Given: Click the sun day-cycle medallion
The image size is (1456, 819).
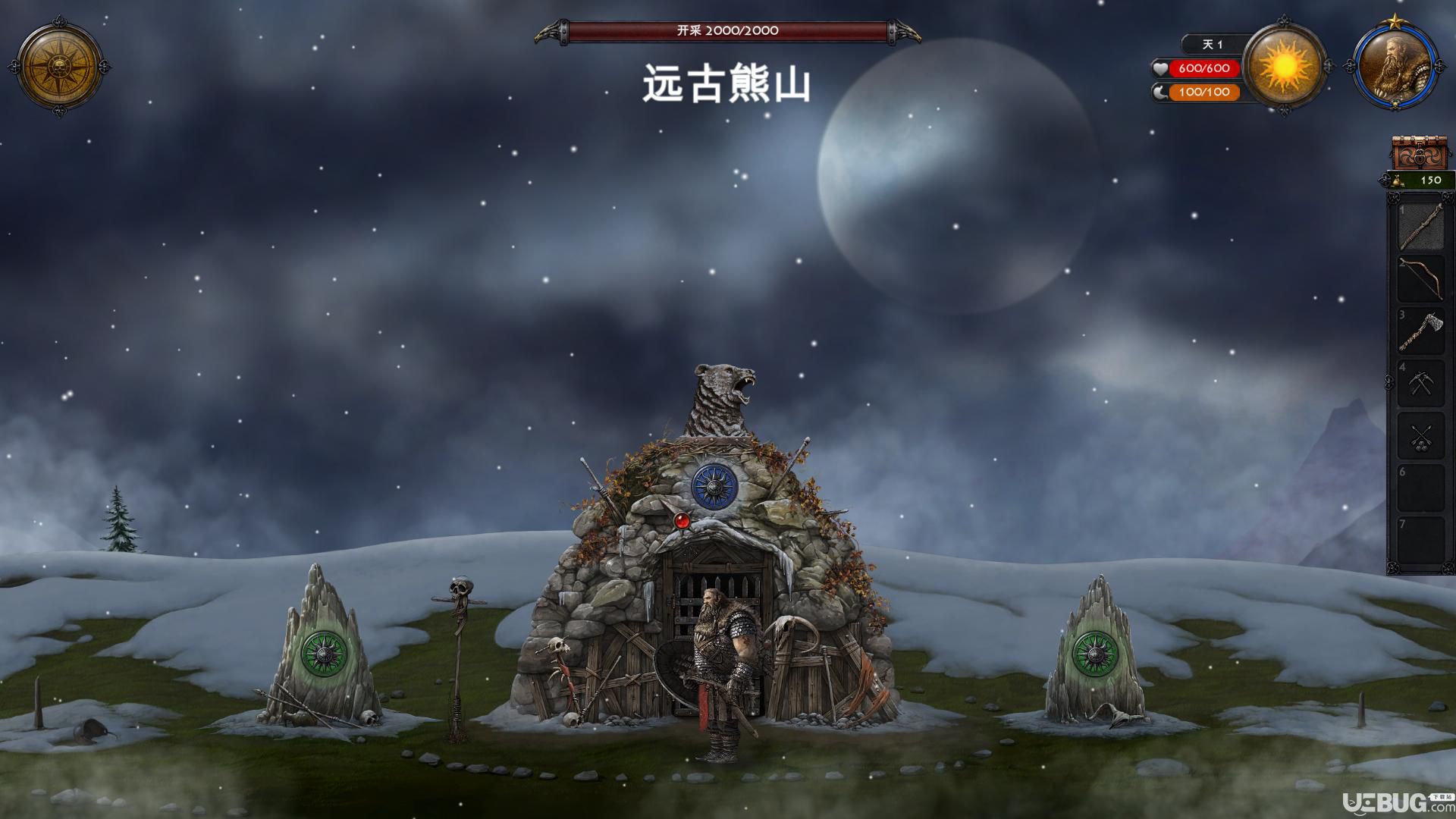Looking at the screenshot, I should (1284, 67).
